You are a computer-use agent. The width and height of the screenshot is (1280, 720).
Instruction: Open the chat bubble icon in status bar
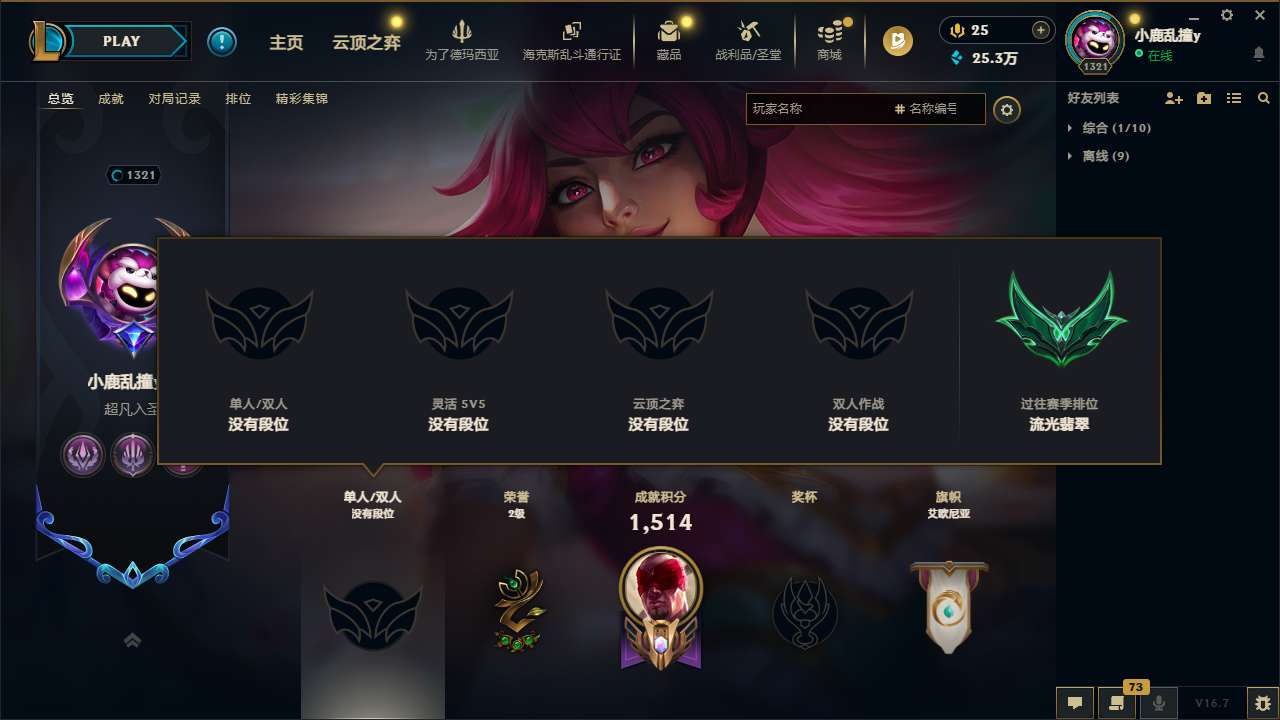pos(1075,703)
